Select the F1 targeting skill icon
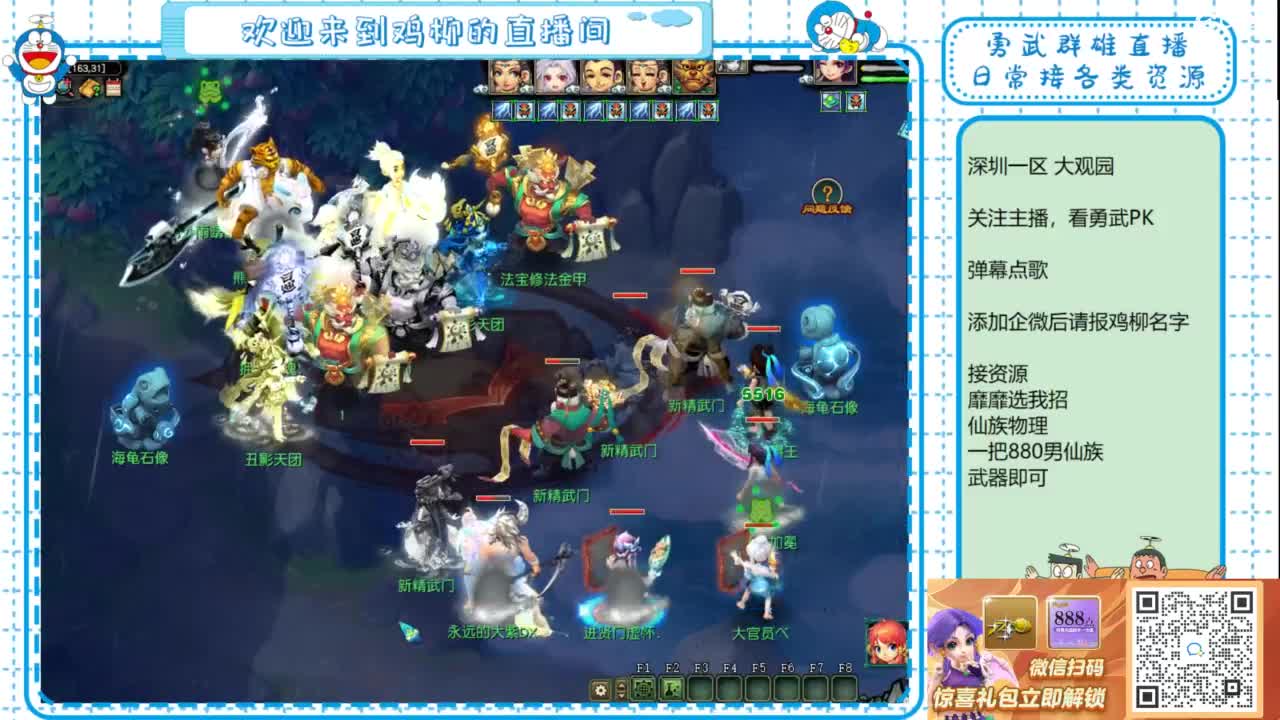 coord(643,689)
